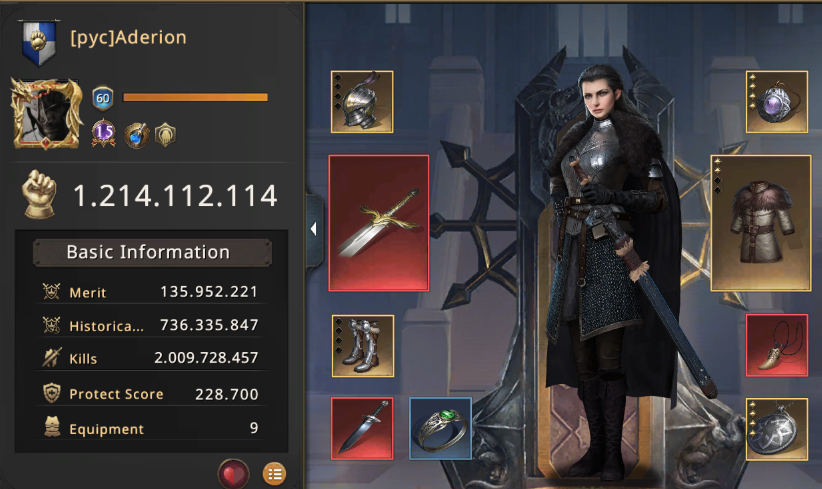Image resolution: width=822 pixels, height=489 pixels.
Task: Select the golden-hilted sword weapon slot
Action: pyautogui.click(x=378, y=223)
